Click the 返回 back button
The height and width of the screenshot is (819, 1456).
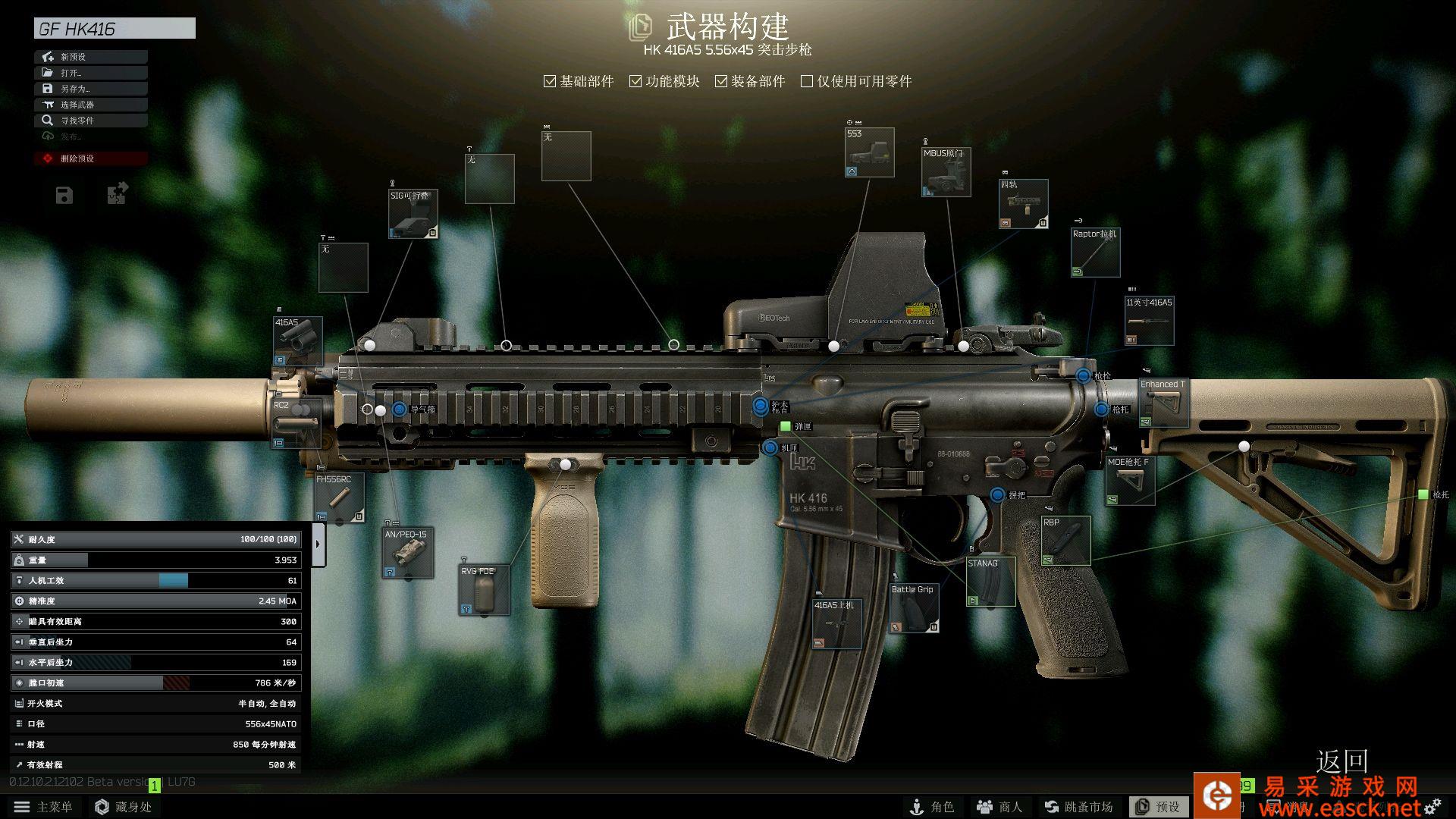(x=1341, y=761)
